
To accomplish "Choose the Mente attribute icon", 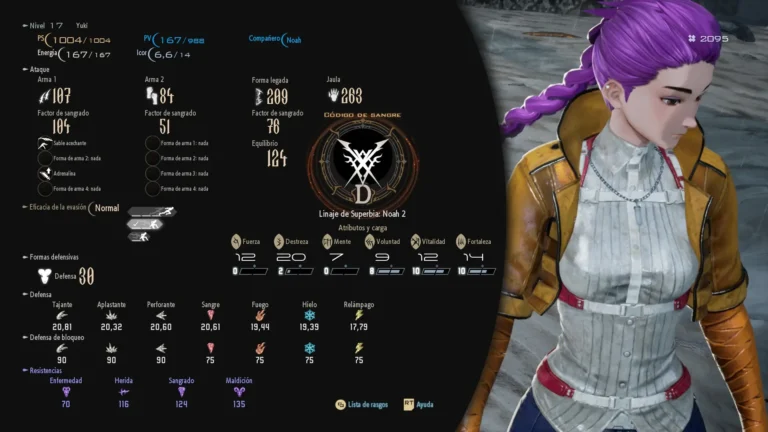I will point(327,241).
